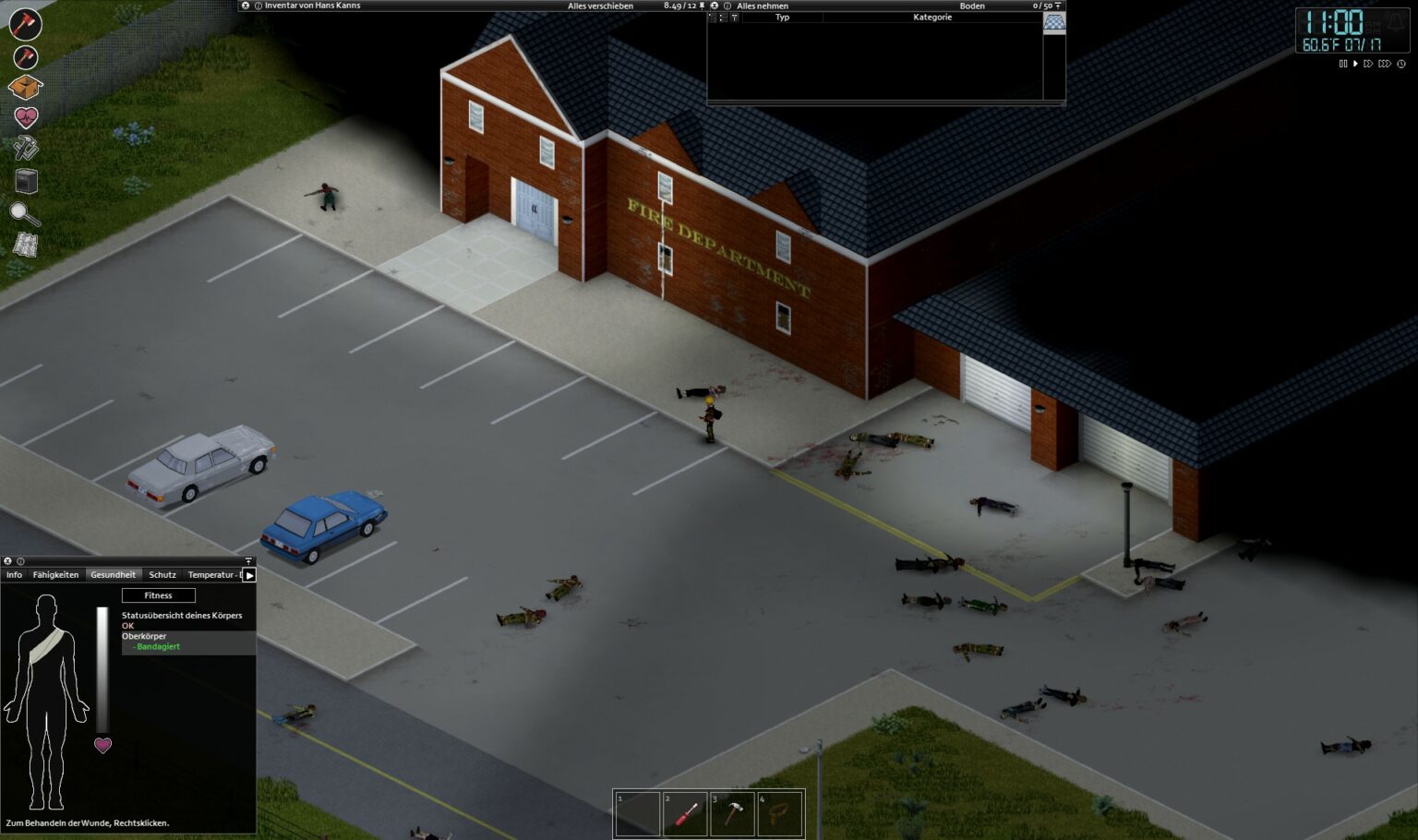Click the furnace/device sidebar icon

click(x=25, y=182)
